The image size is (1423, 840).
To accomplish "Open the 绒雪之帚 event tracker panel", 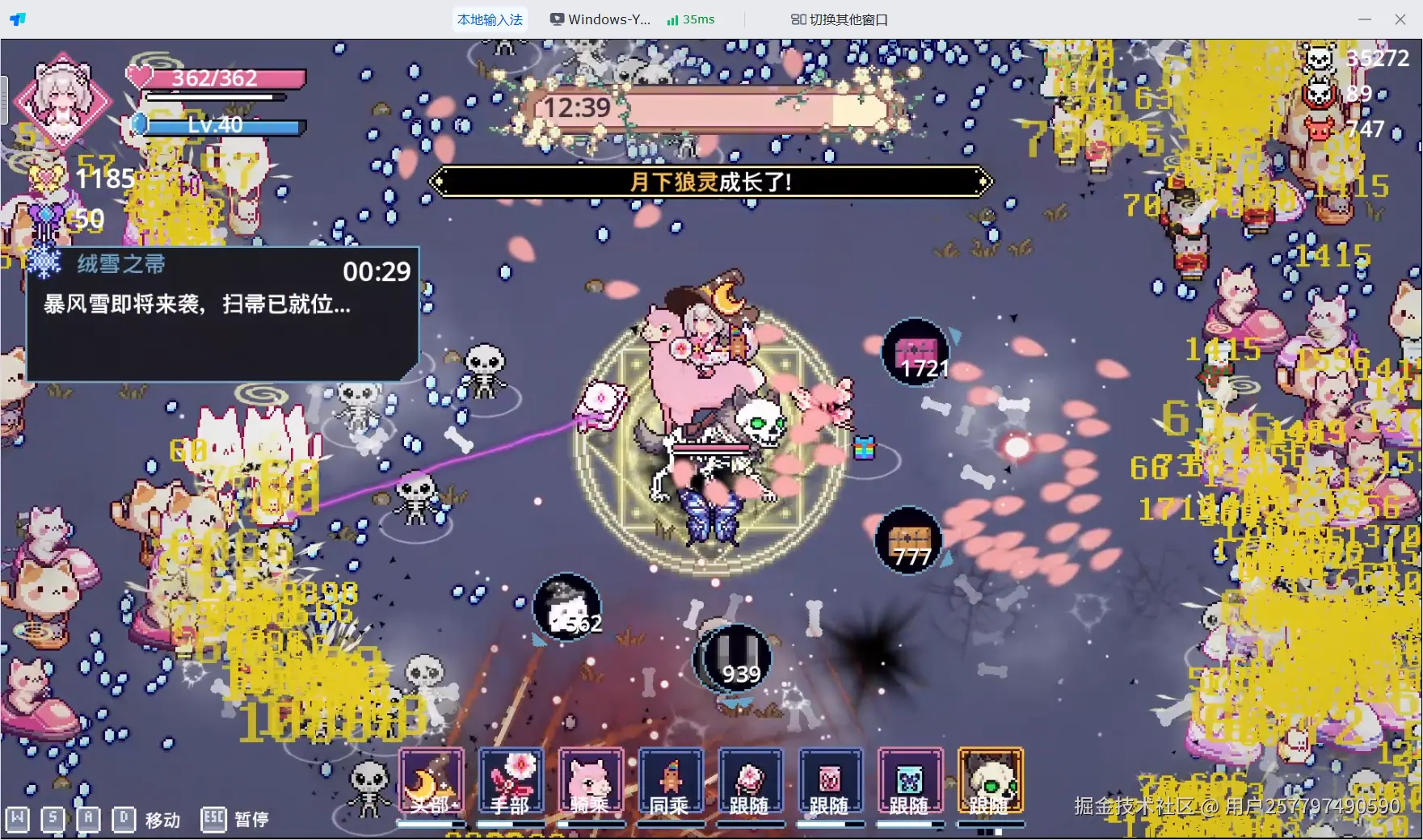I will point(223,313).
